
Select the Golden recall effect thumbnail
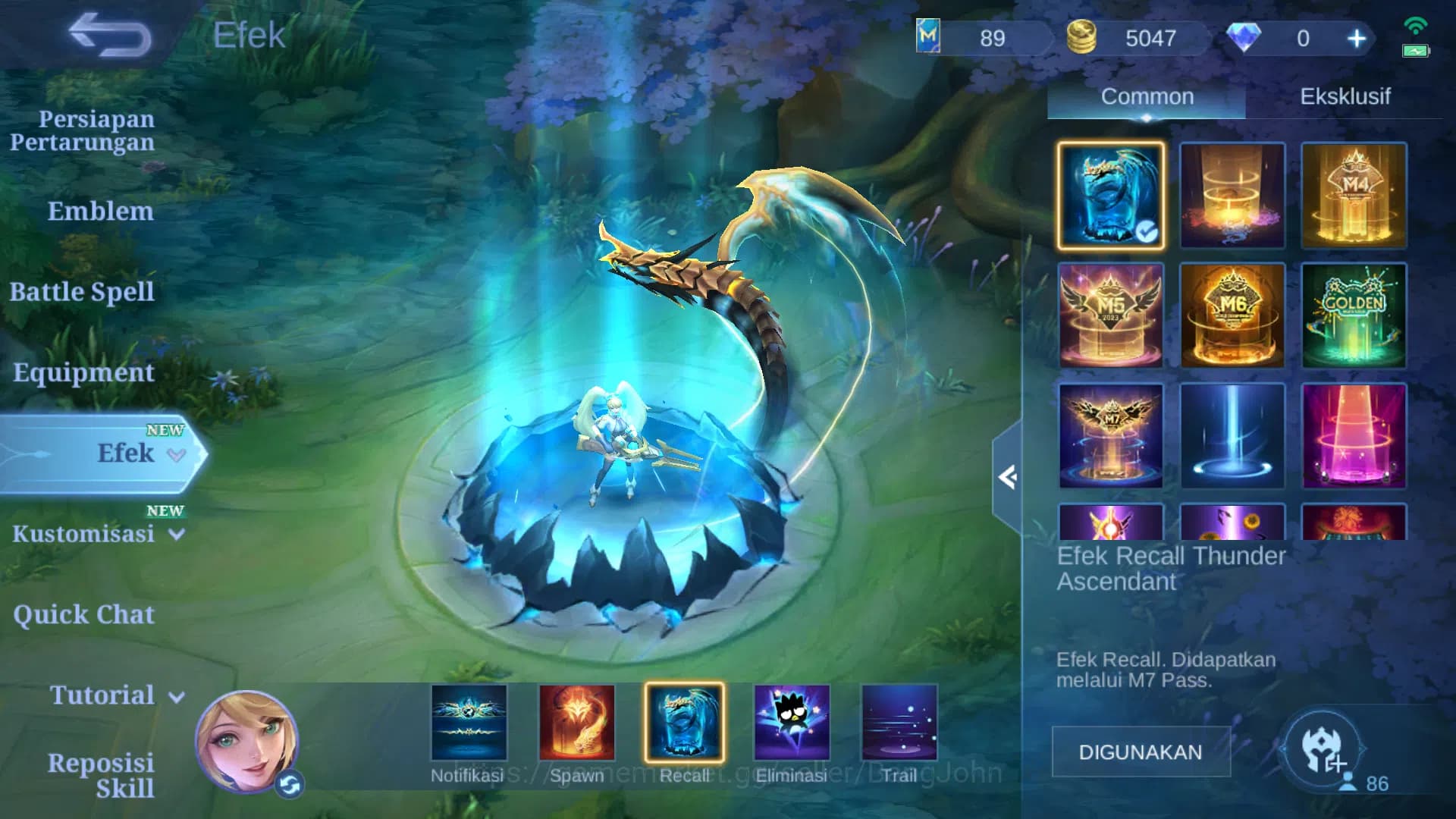[1354, 314]
